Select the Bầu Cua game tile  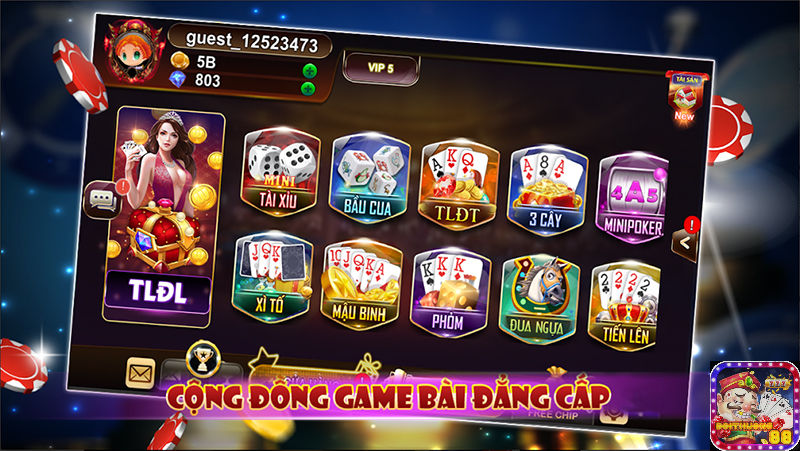tap(367, 176)
